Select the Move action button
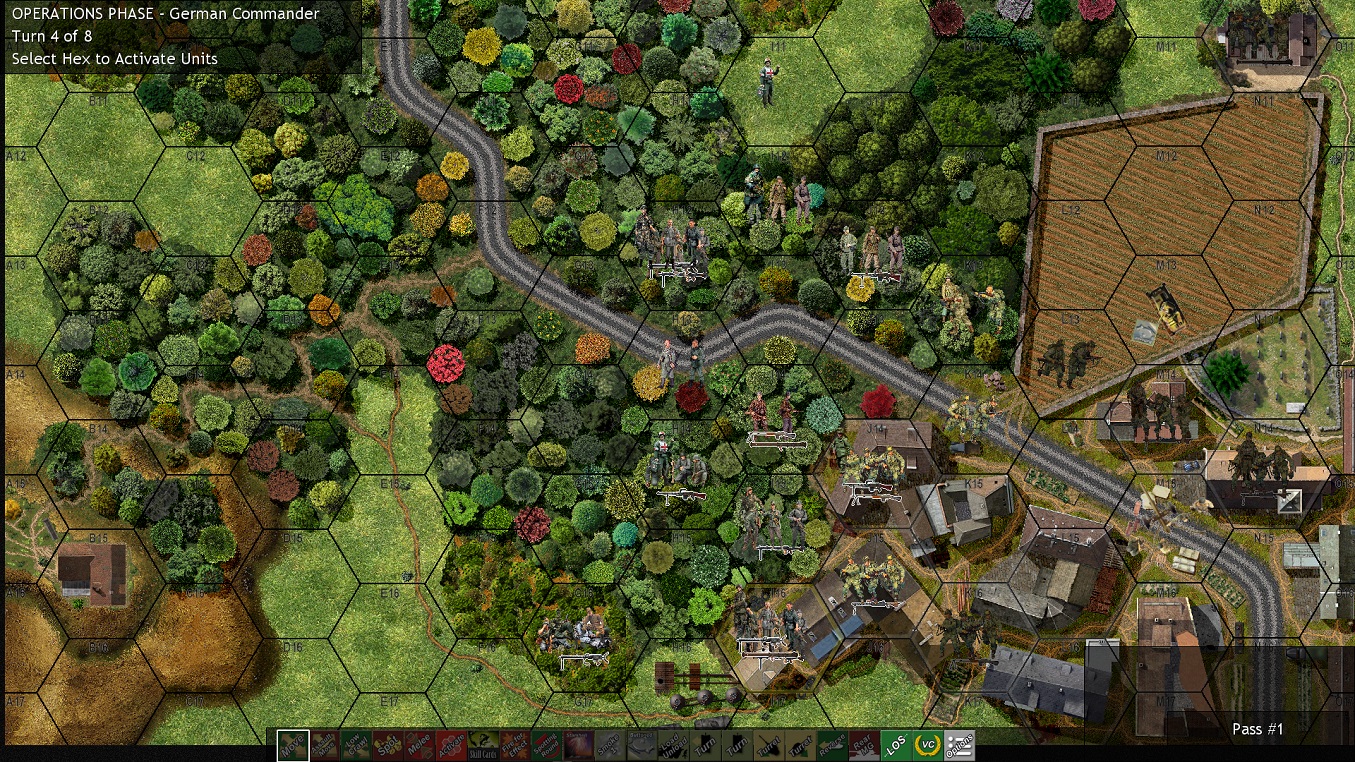This screenshot has height=762, width=1355. click(x=293, y=745)
